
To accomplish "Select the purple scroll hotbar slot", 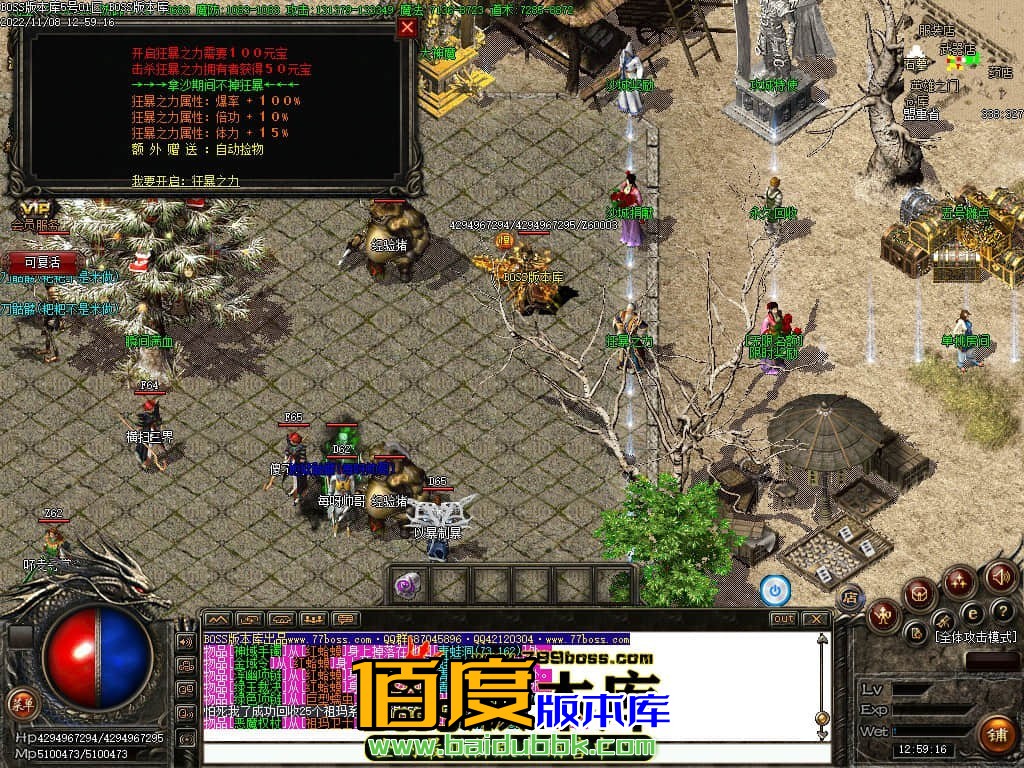I will 407,586.
